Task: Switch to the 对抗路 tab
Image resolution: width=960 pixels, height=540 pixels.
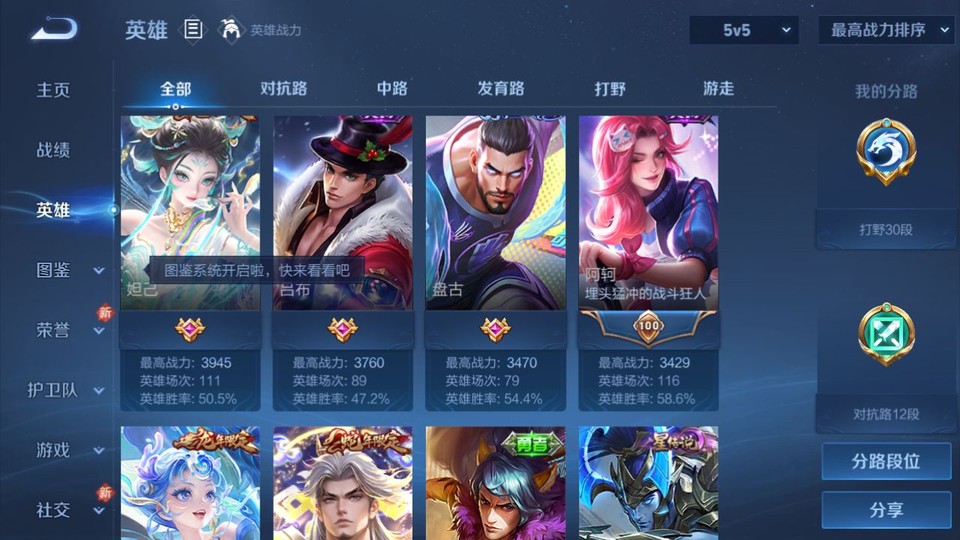Action: click(283, 88)
